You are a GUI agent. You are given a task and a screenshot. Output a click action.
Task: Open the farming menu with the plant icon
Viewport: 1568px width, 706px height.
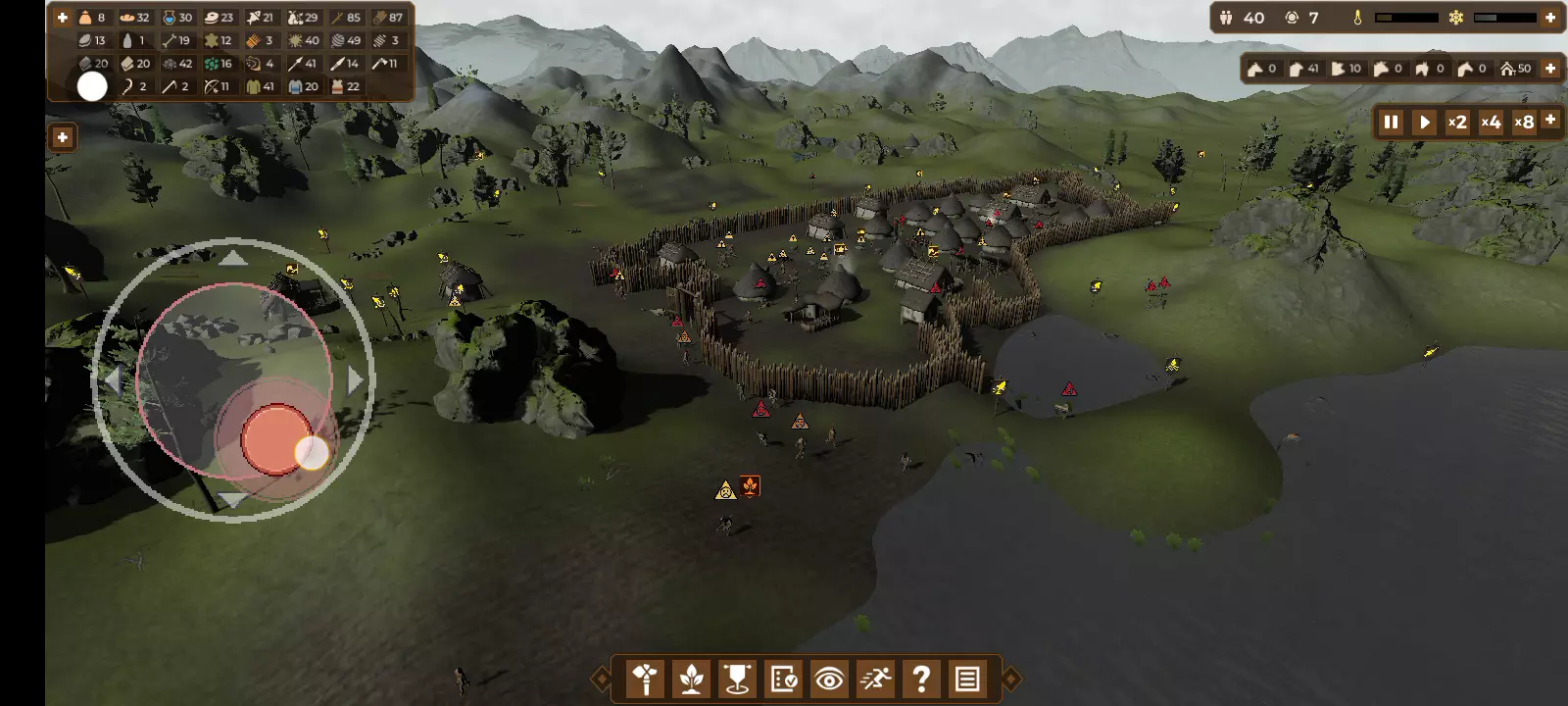coord(692,679)
